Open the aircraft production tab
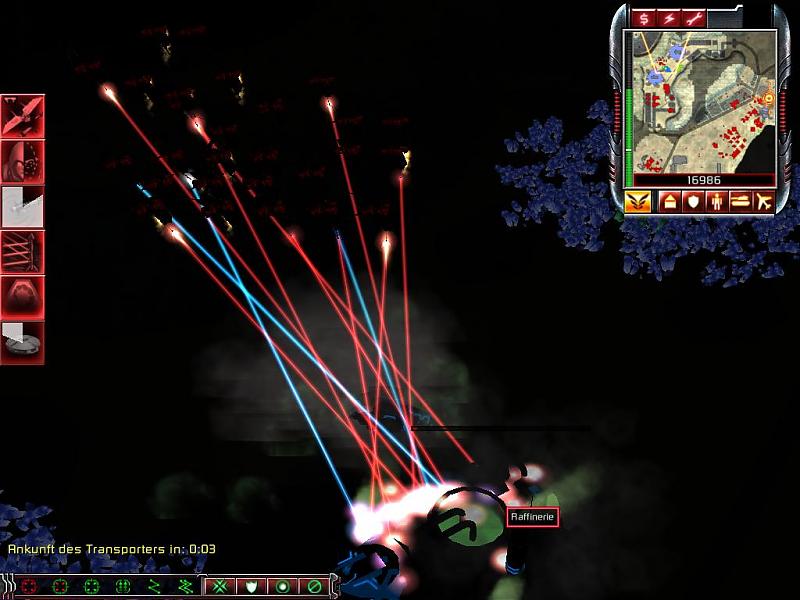The height and width of the screenshot is (600, 800). click(763, 201)
